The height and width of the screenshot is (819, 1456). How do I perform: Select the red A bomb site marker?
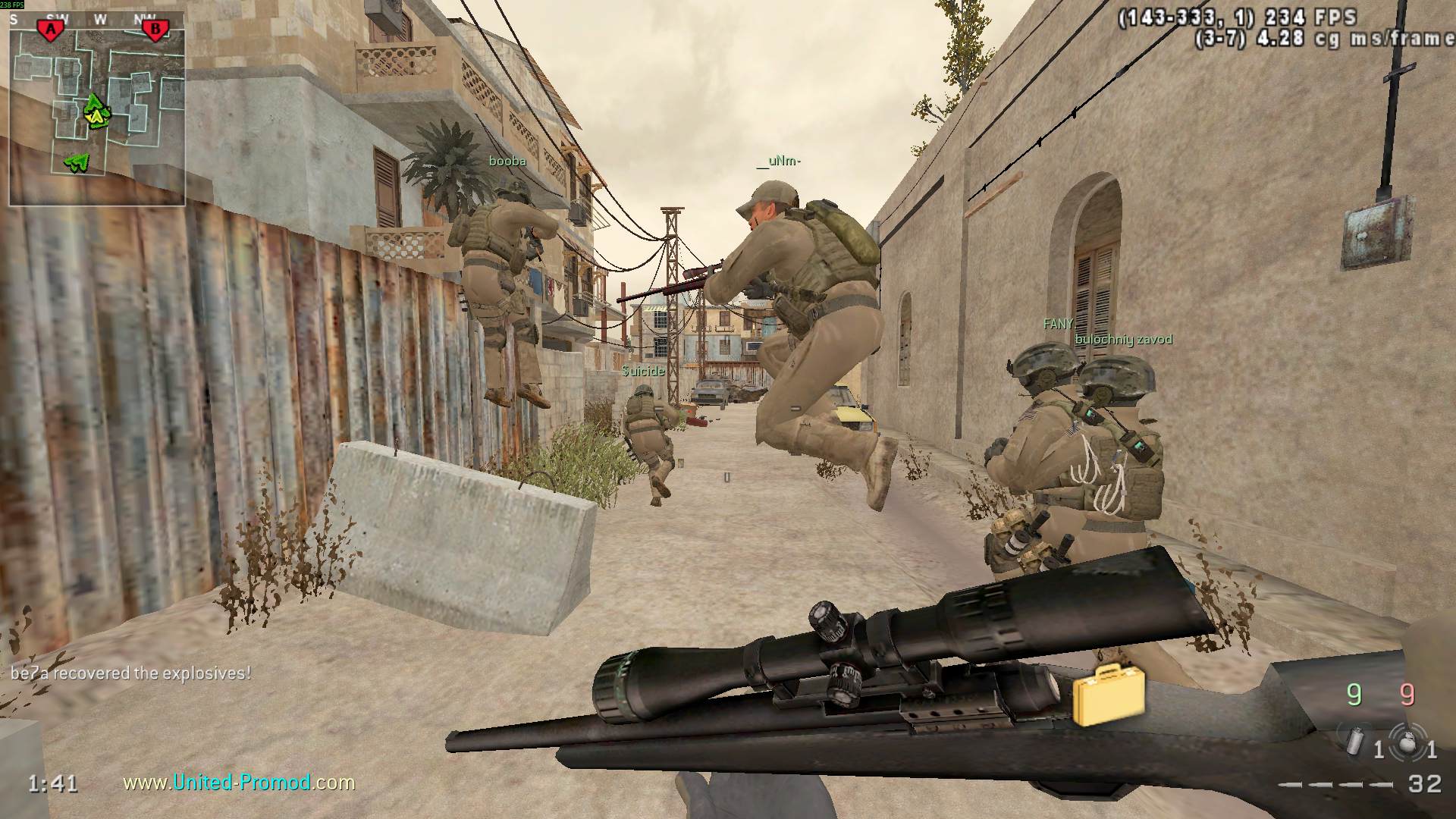(x=51, y=30)
